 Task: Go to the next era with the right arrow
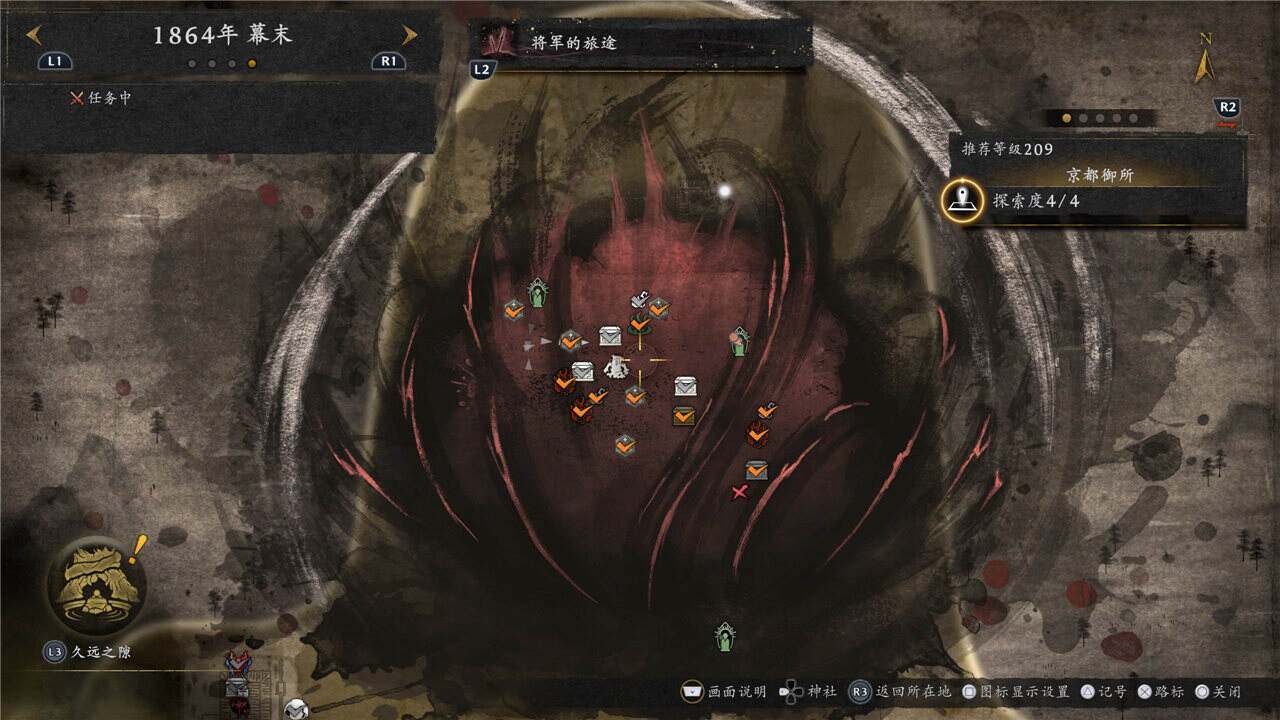click(409, 36)
